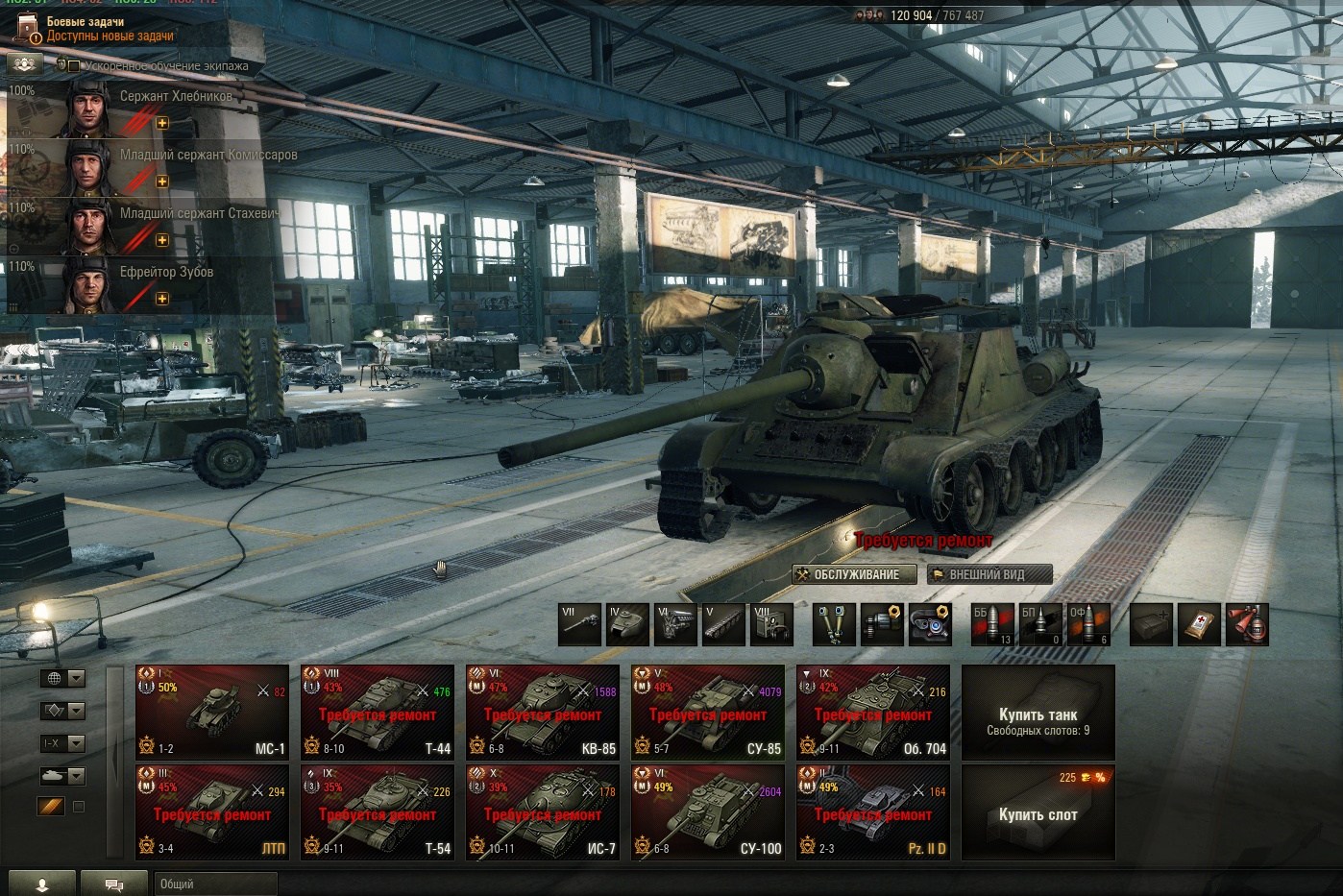Select the СУ-100 tank destroyer card
This screenshot has height=896, width=1343.
(707, 812)
